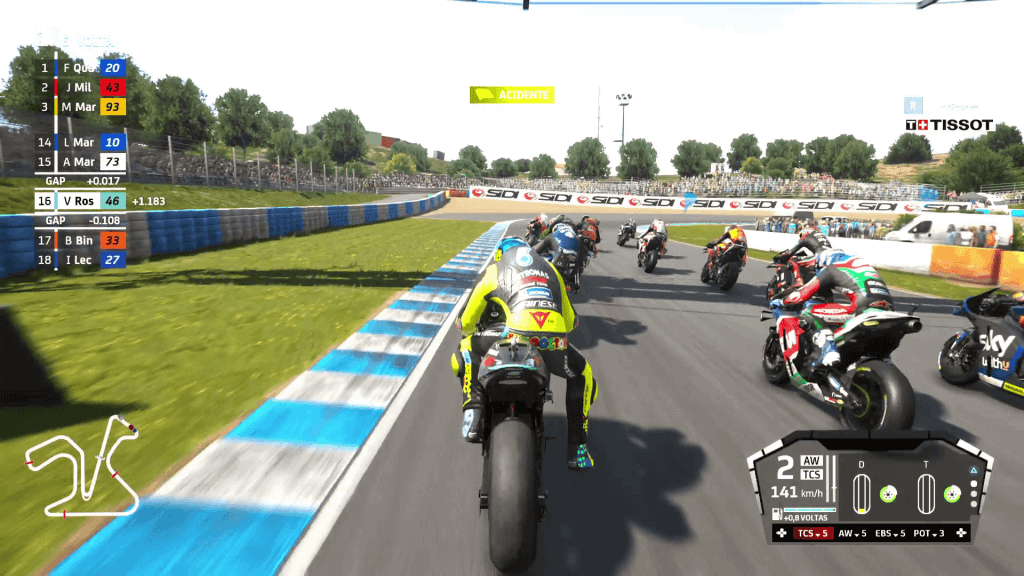Choose the L Mar 10 standings row
The image size is (1024, 576).
81,142
